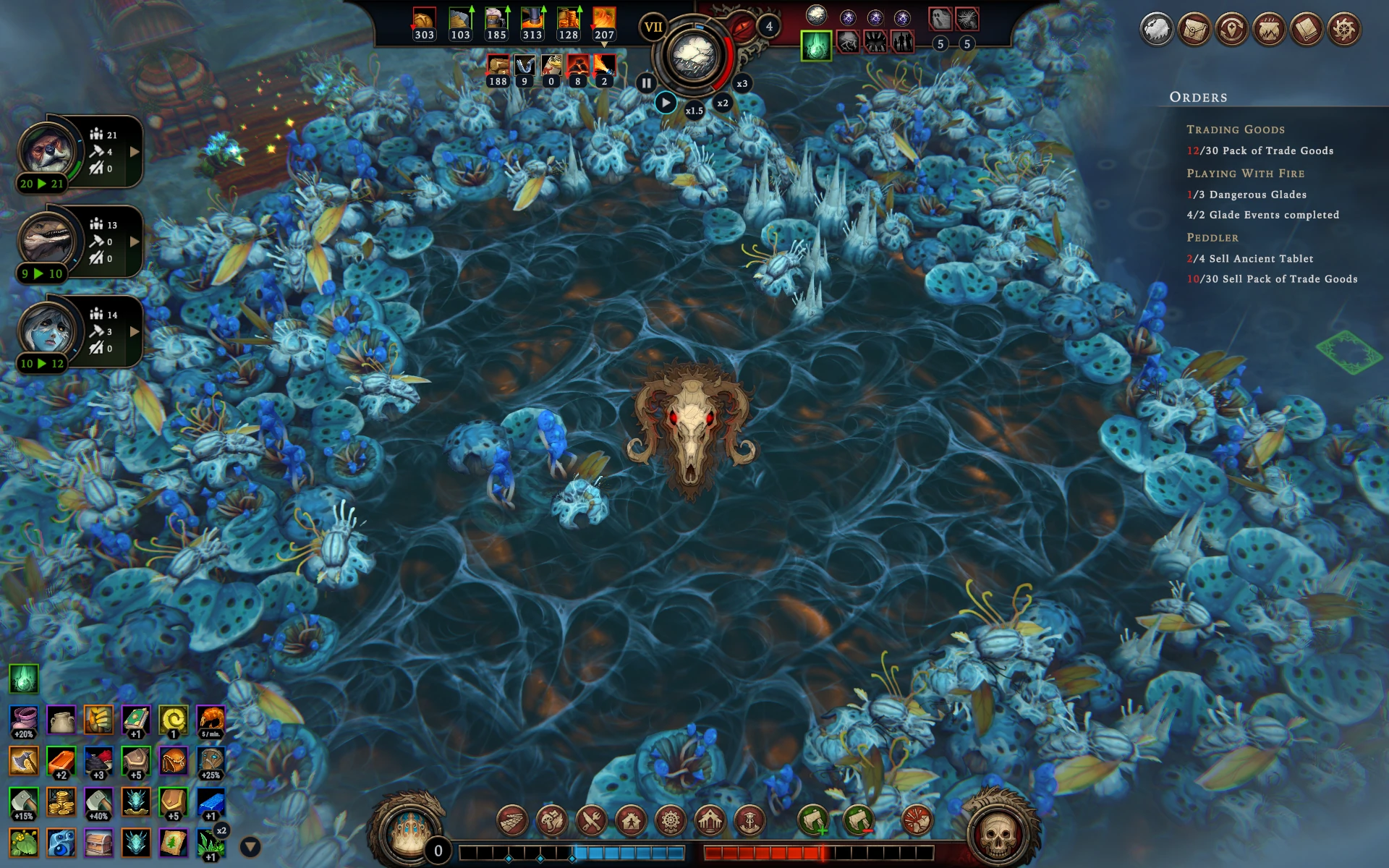Pause the game with the pause button
The height and width of the screenshot is (868, 1389).
pos(645,83)
